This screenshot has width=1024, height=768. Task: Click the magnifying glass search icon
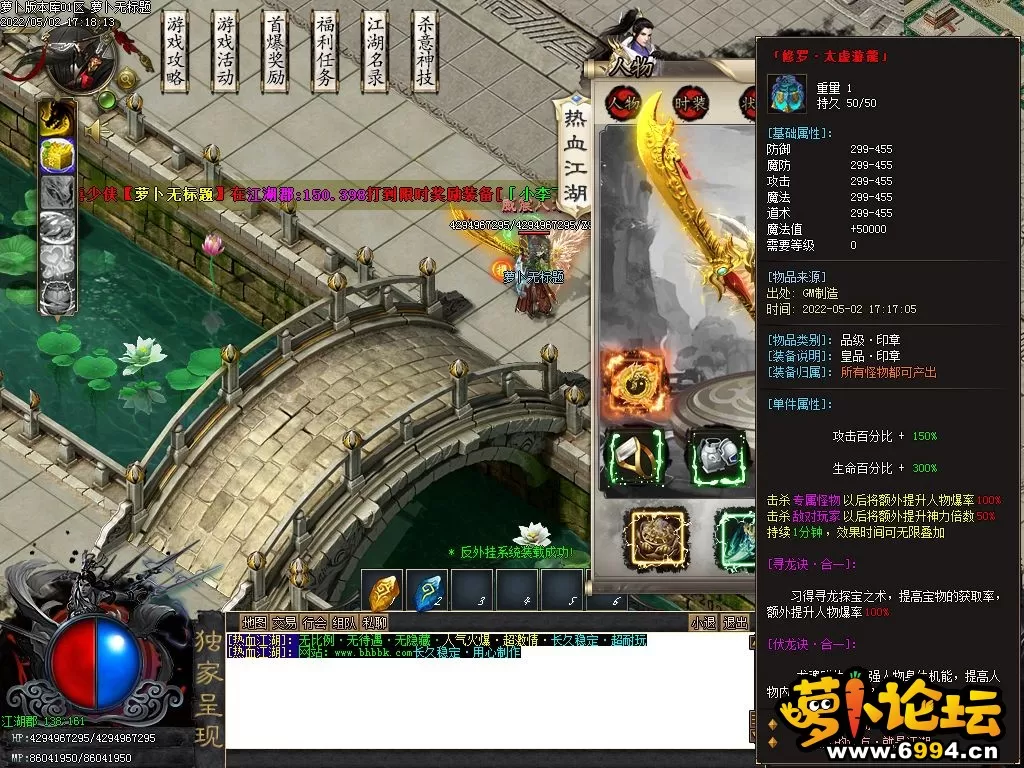click(127, 79)
